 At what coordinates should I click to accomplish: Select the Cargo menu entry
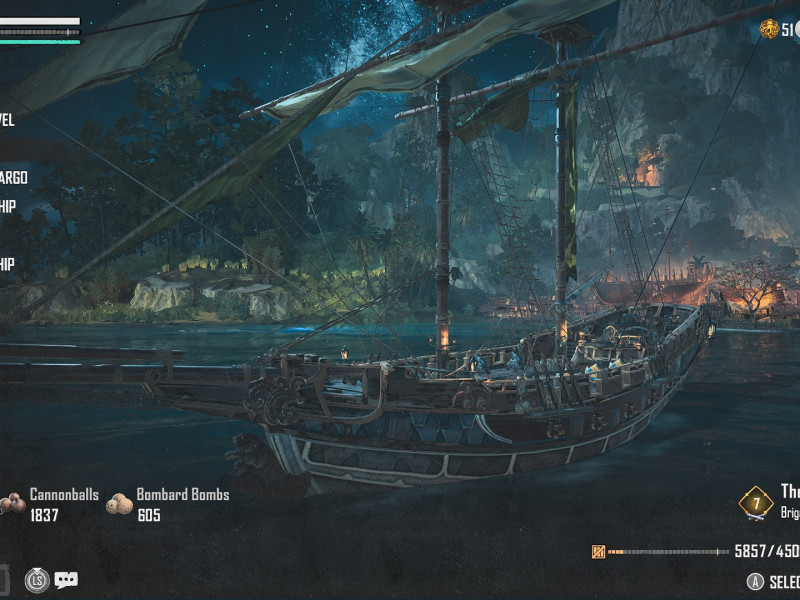pyautogui.click(x=13, y=178)
